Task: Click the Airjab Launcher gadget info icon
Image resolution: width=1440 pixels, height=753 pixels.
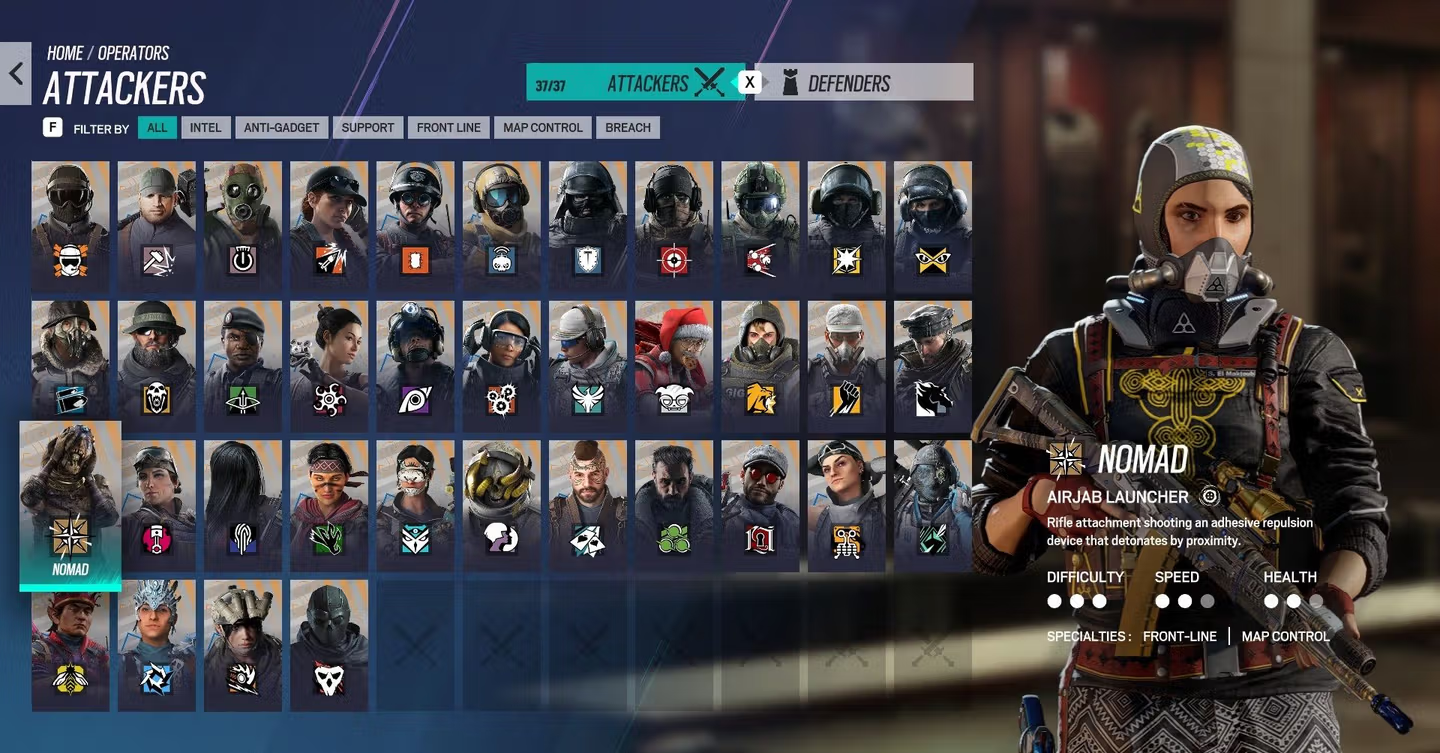Action: (x=1210, y=496)
